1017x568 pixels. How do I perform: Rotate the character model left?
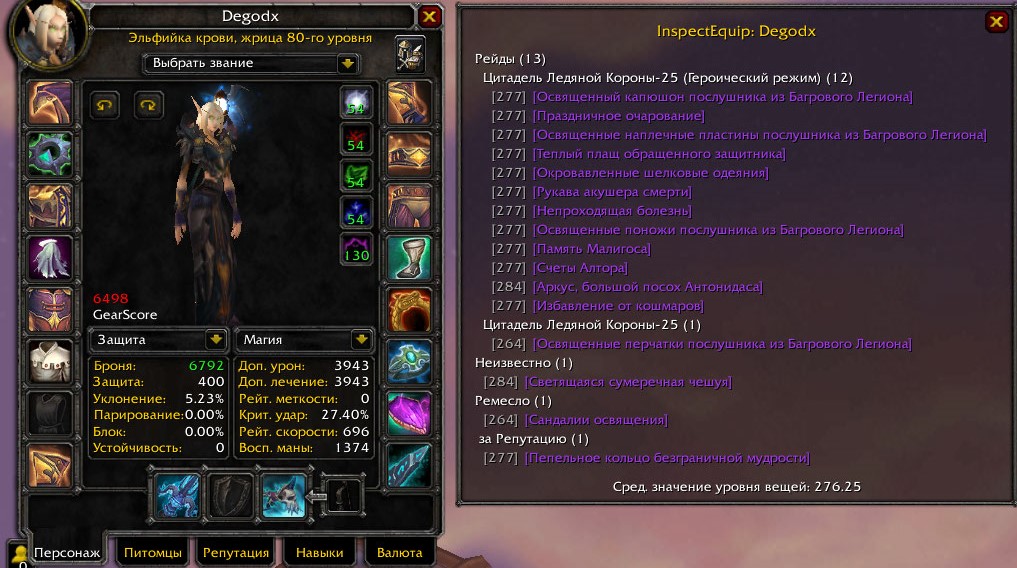[x=103, y=103]
